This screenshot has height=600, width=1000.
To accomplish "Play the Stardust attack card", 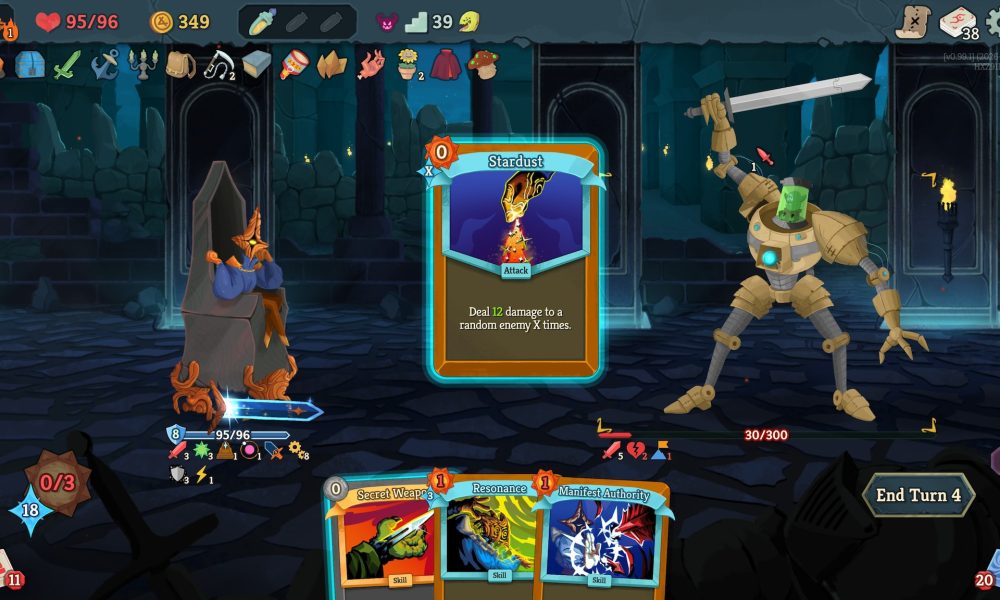I will 516,260.
